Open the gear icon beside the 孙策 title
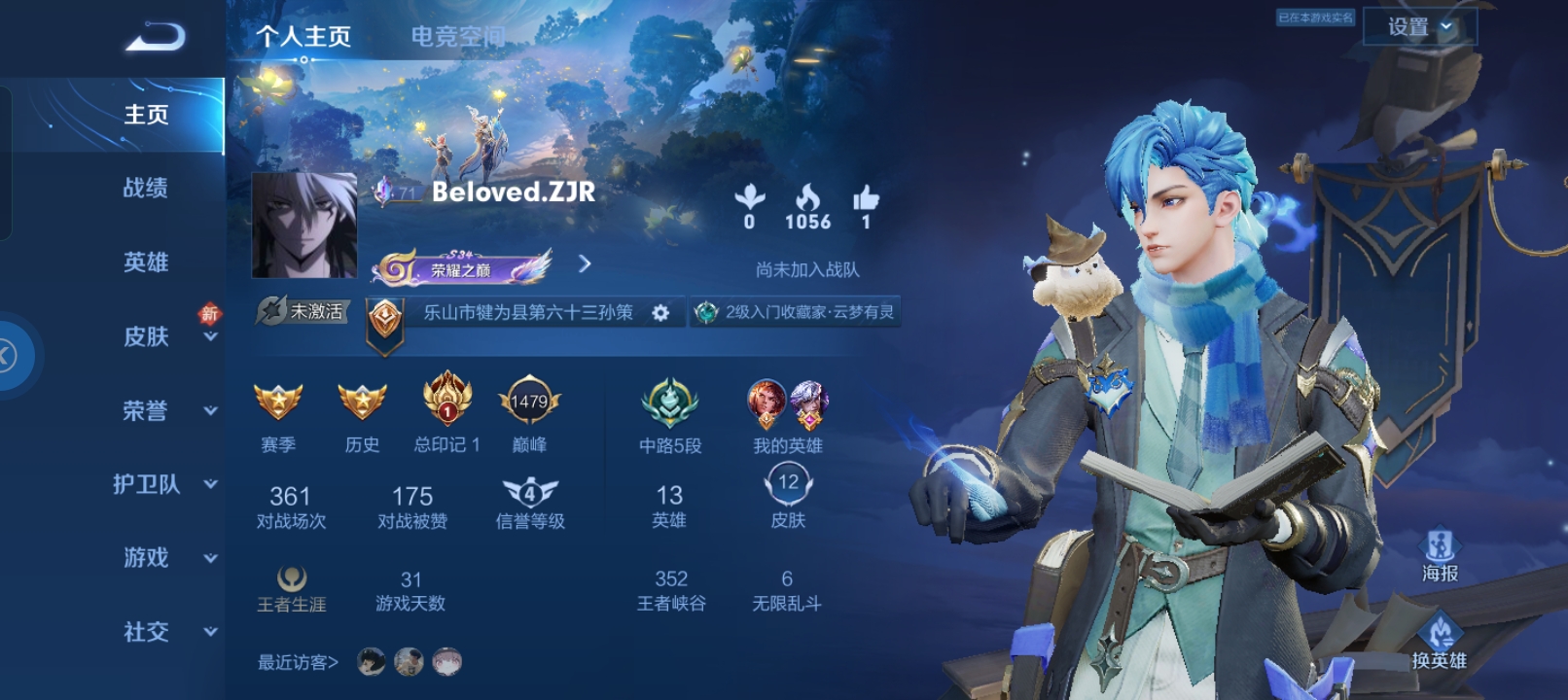Screen dimensions: 1568x700 coord(661,313)
